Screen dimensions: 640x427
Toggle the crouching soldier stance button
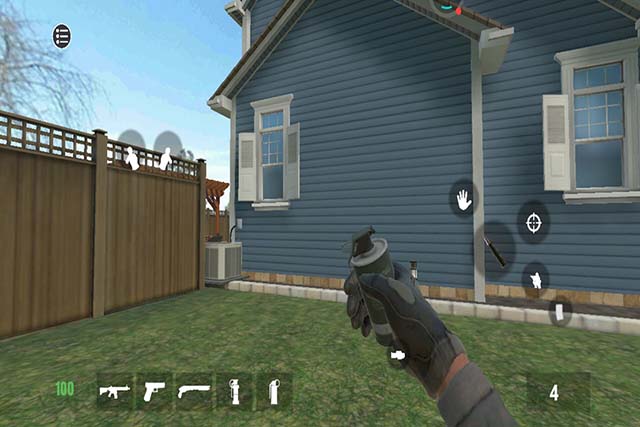[x=536, y=279]
